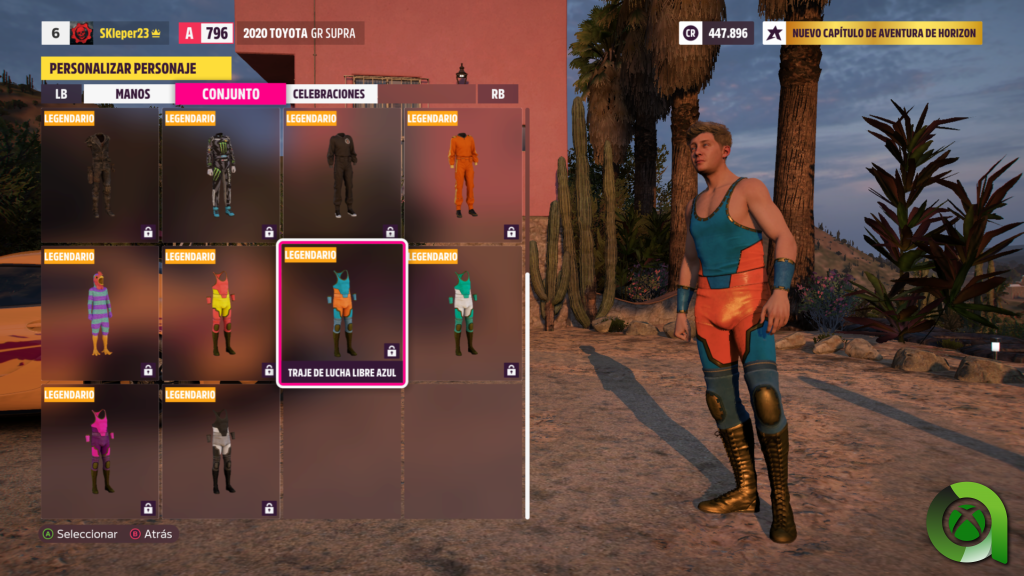Go back with the Atrás option
The image size is (1024, 576).
pos(150,534)
